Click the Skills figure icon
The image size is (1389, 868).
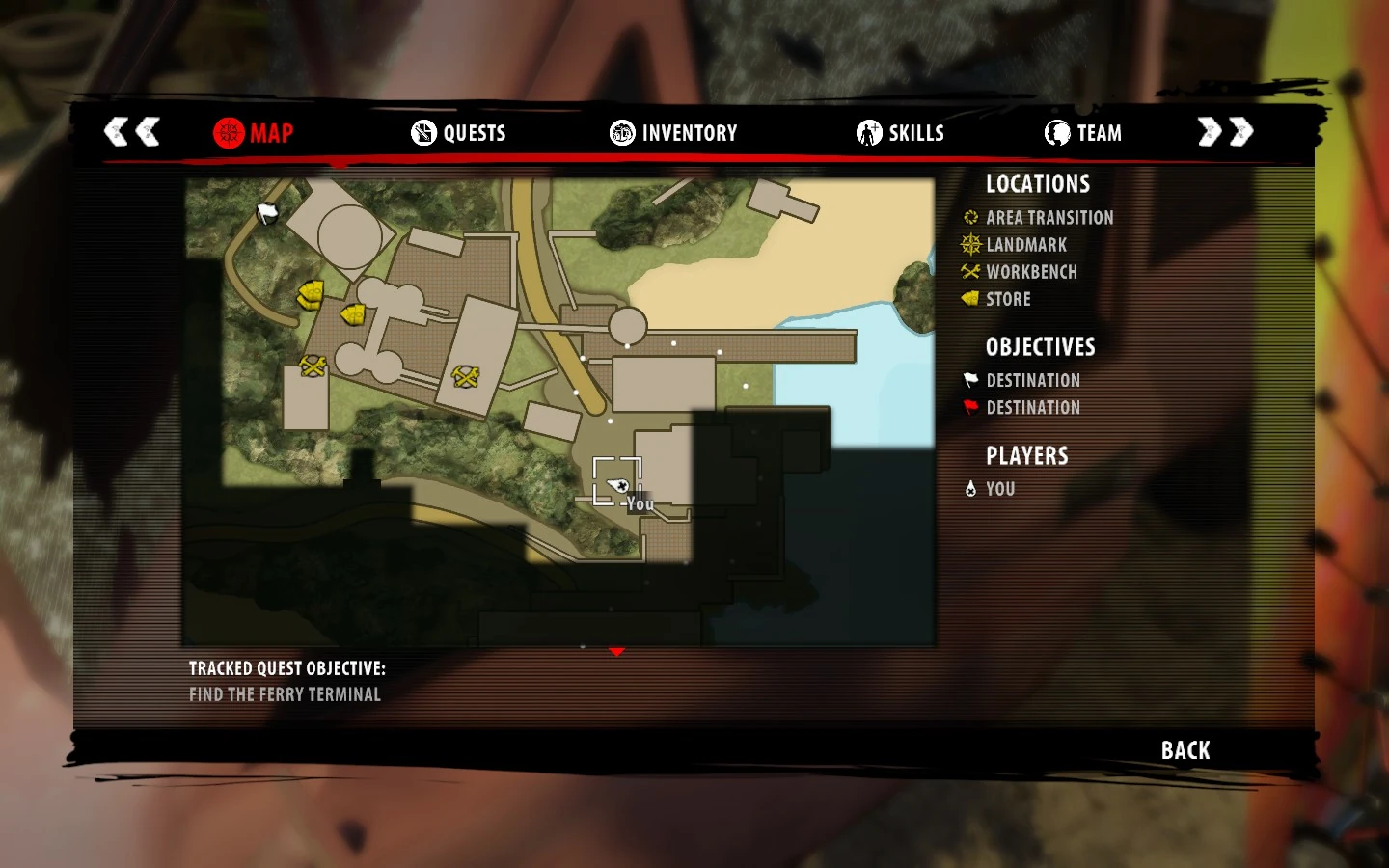tap(867, 133)
